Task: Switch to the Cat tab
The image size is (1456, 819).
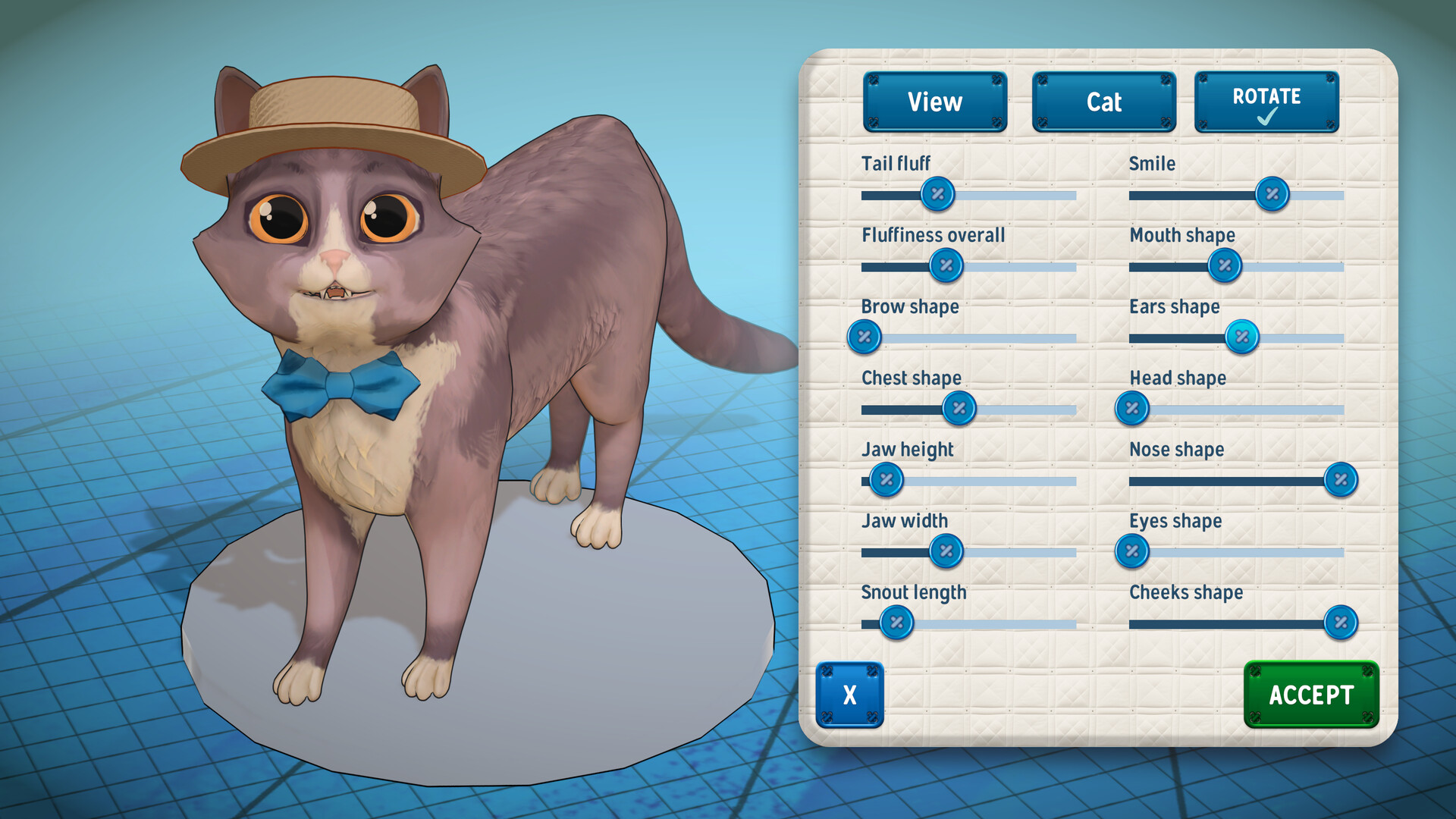Action: click(x=1103, y=101)
